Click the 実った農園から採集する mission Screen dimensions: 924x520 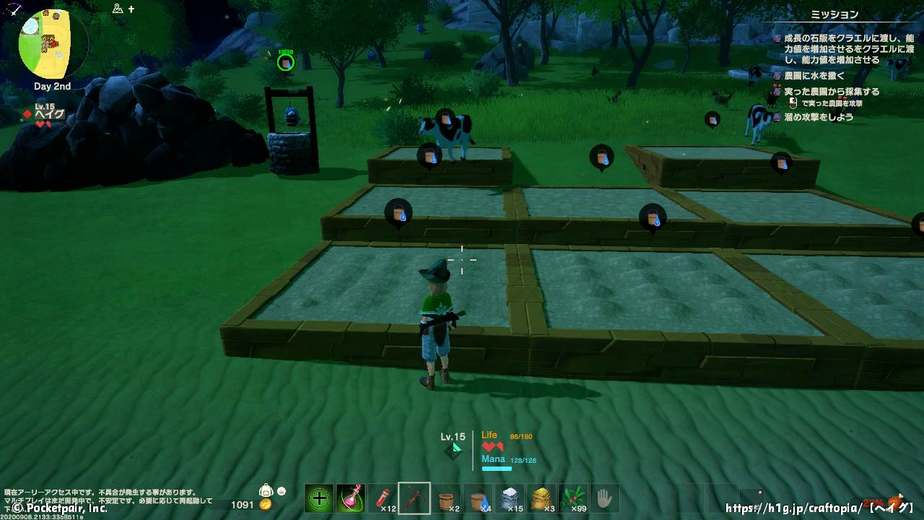831,91
